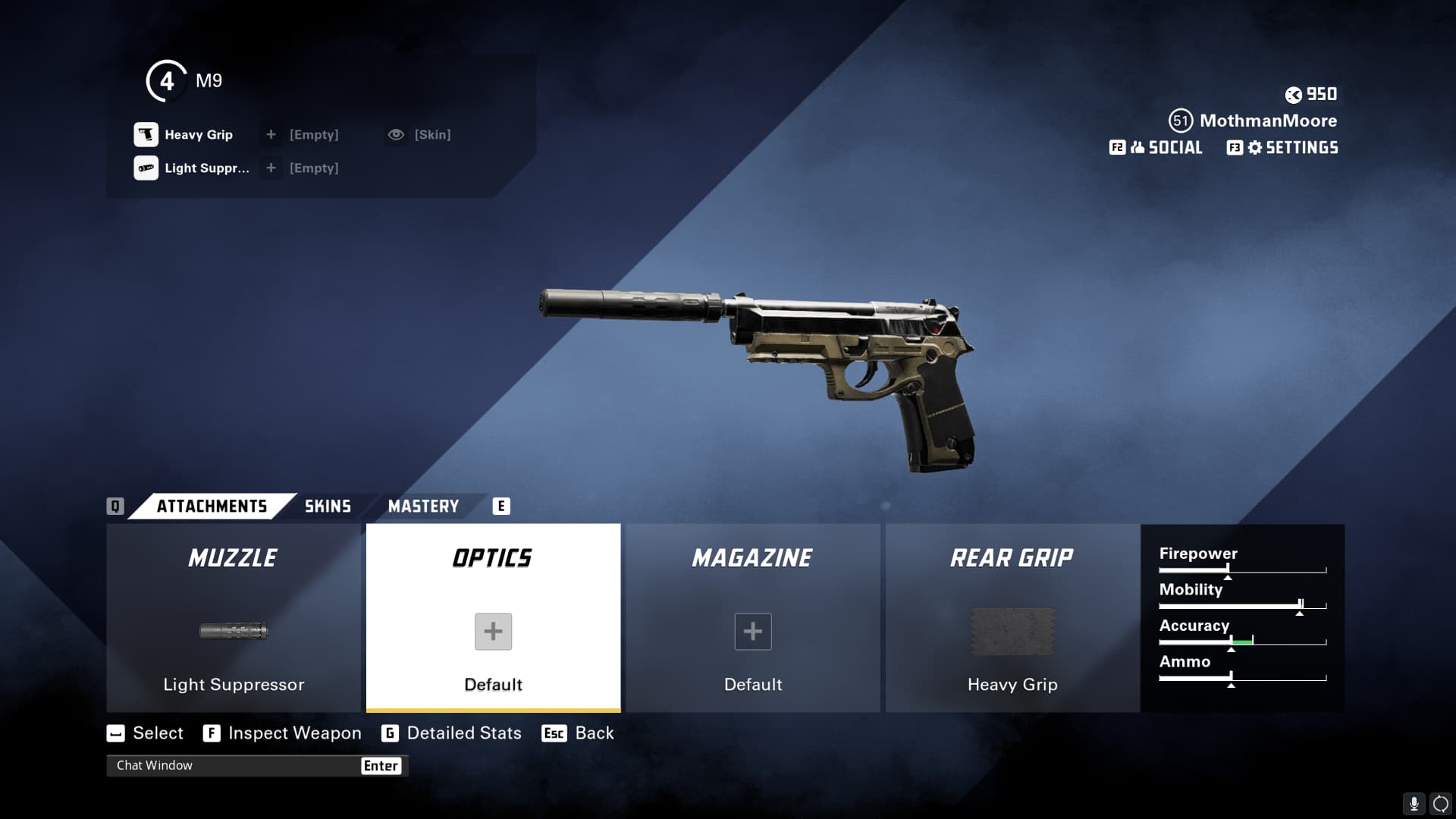Switch to the Skins tab
The width and height of the screenshot is (1456, 819).
pos(328,507)
